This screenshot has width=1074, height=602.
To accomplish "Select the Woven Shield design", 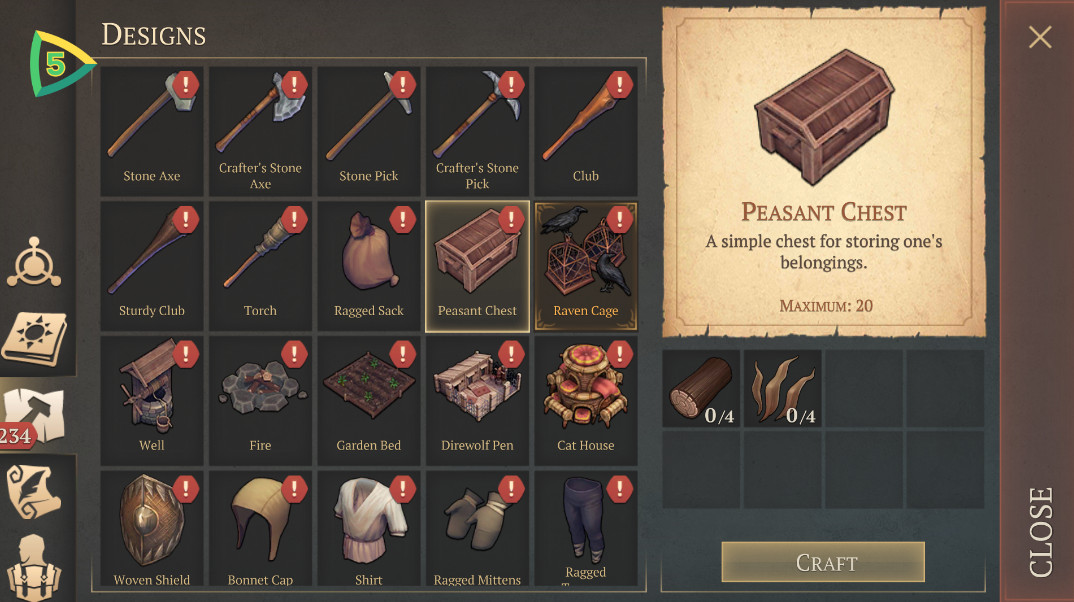I will 152,530.
